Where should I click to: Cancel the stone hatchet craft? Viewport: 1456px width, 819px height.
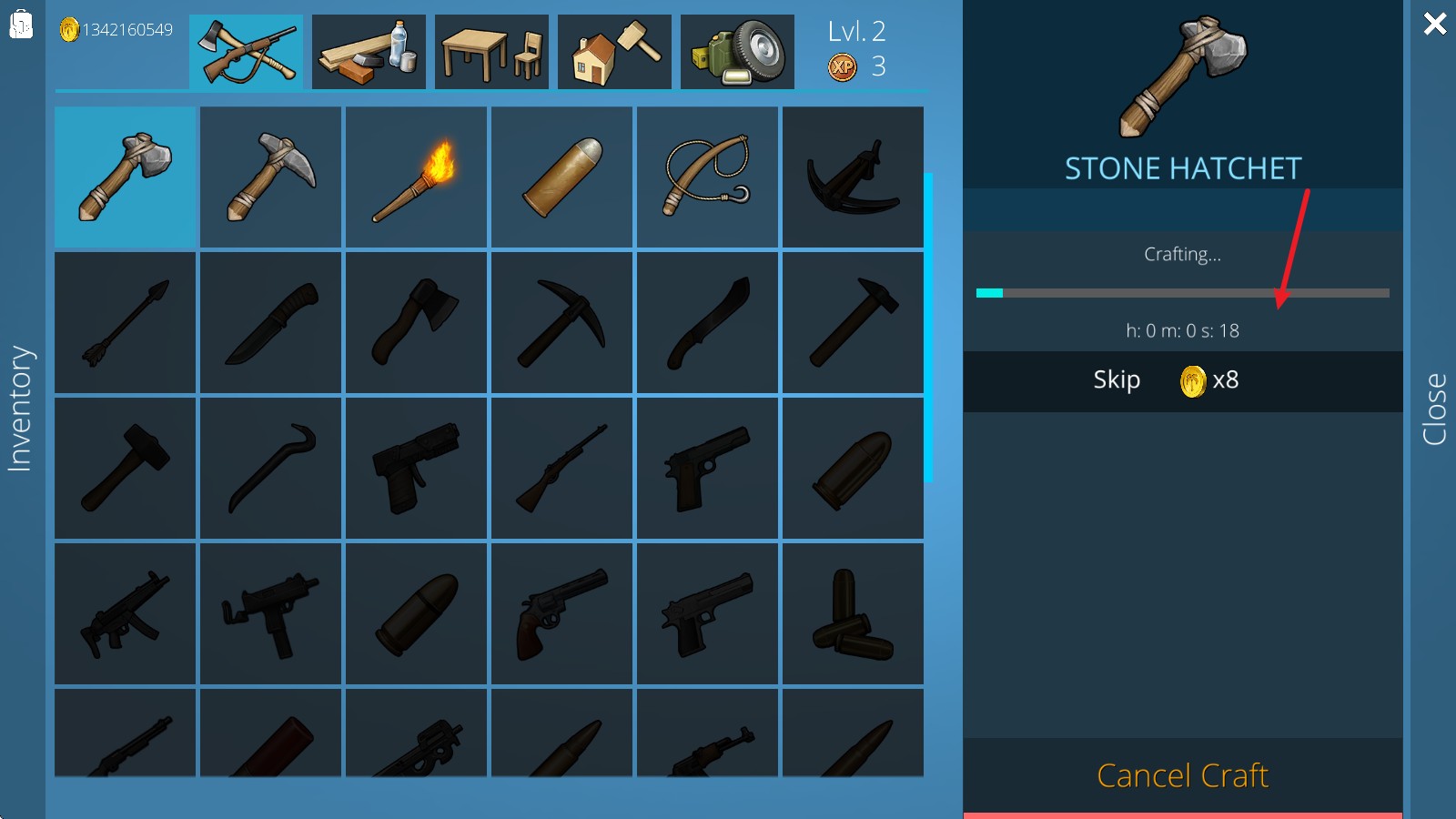coord(1182,776)
